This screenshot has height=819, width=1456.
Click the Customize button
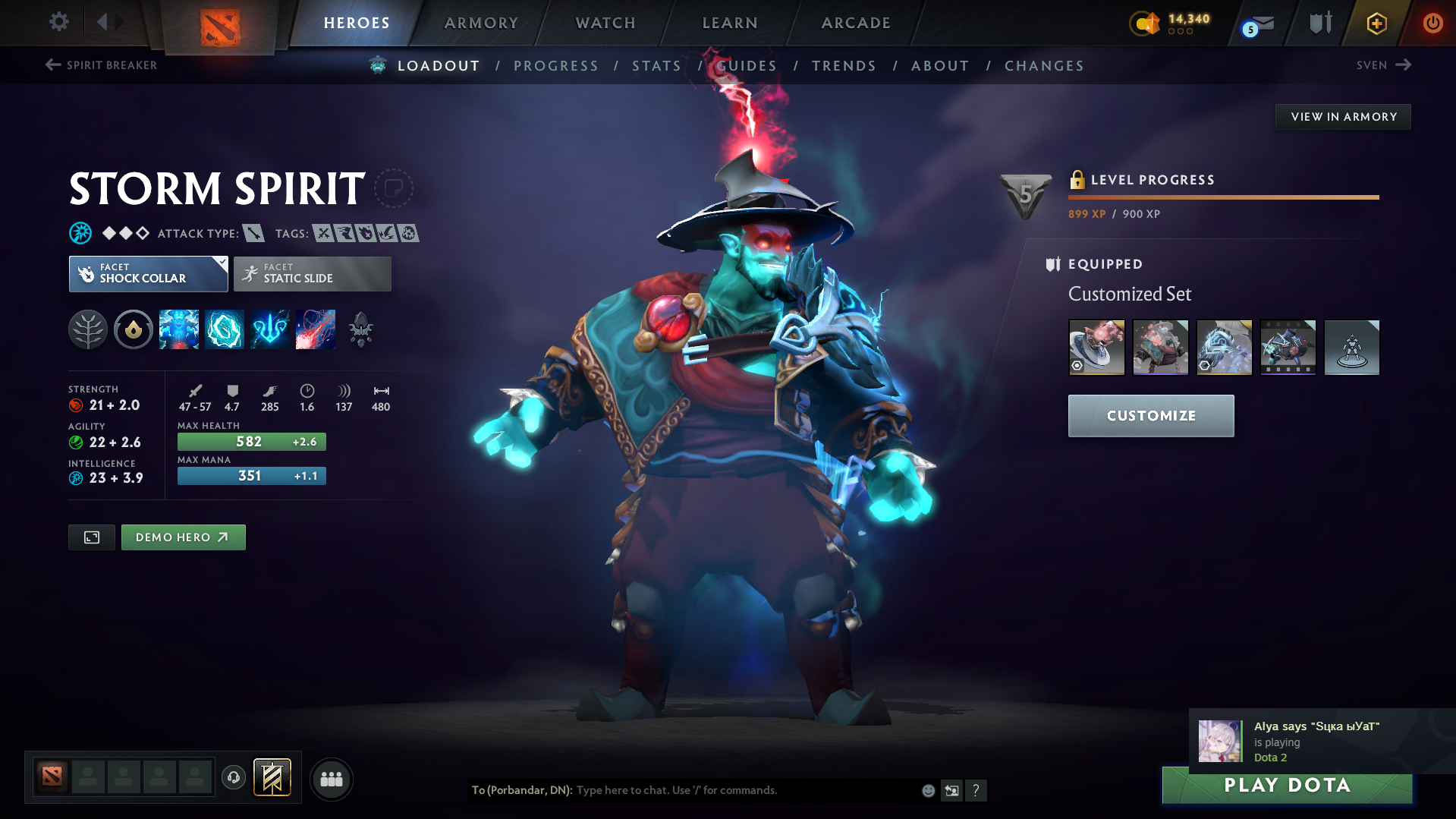(x=1150, y=416)
